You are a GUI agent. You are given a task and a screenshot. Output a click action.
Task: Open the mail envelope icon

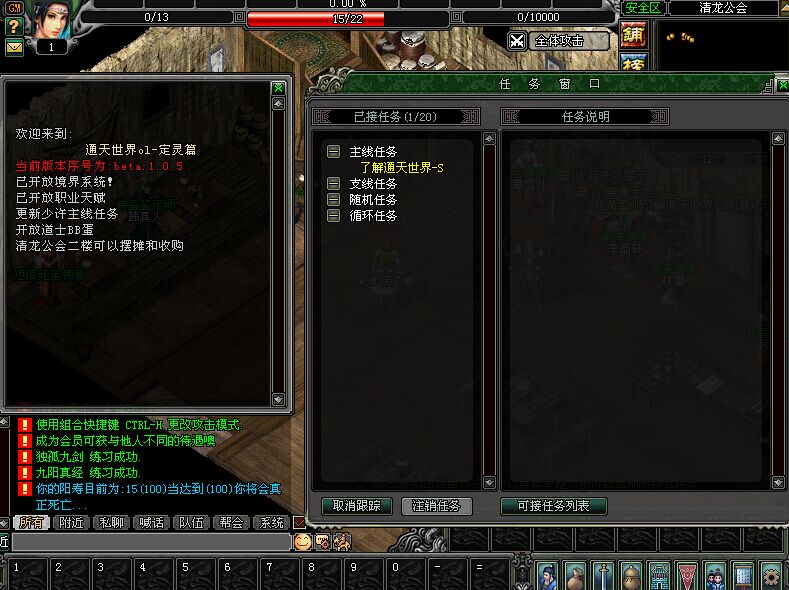click(x=14, y=46)
